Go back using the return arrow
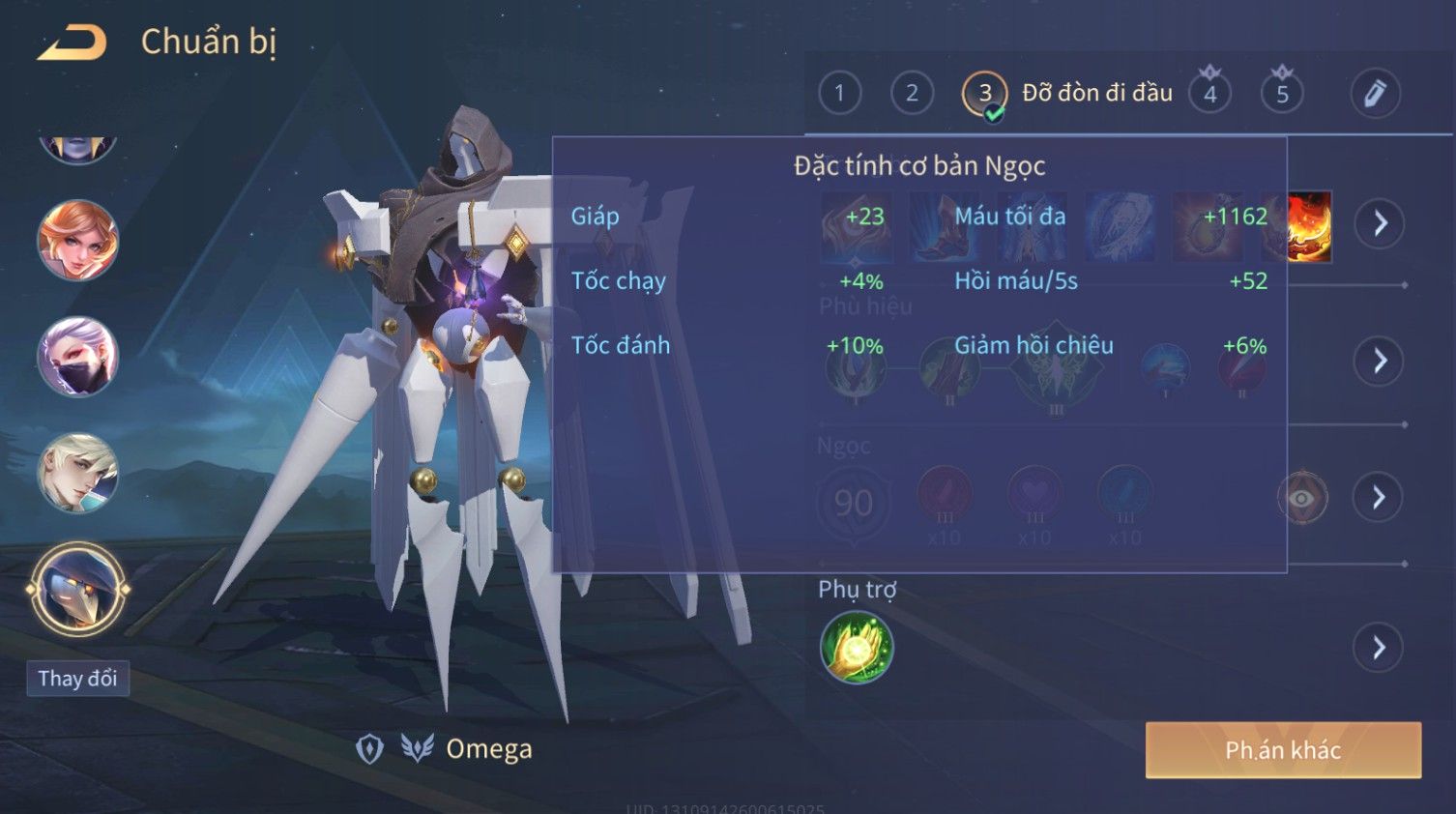 72,43
